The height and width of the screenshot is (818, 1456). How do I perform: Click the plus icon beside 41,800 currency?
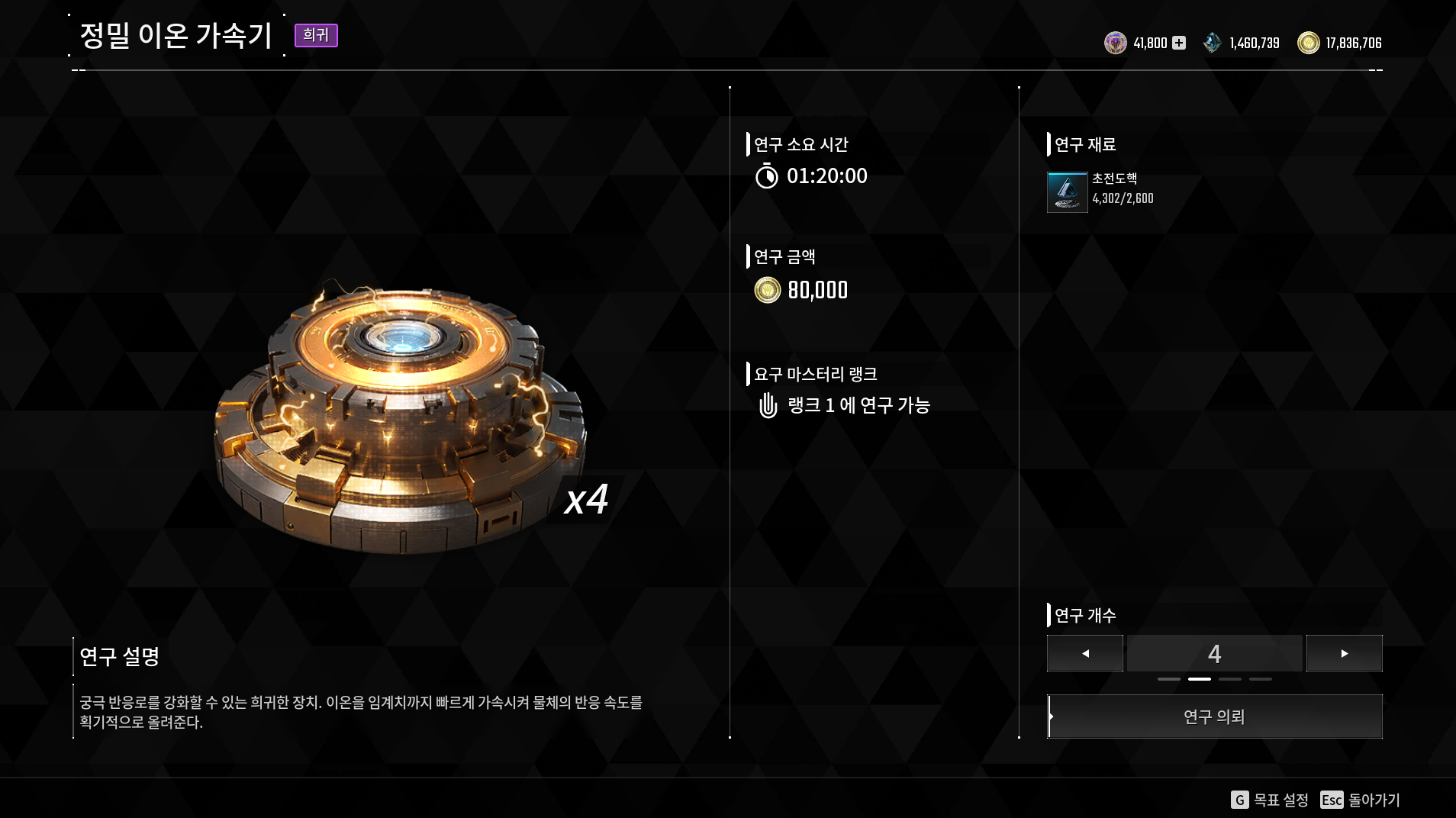click(x=1178, y=43)
